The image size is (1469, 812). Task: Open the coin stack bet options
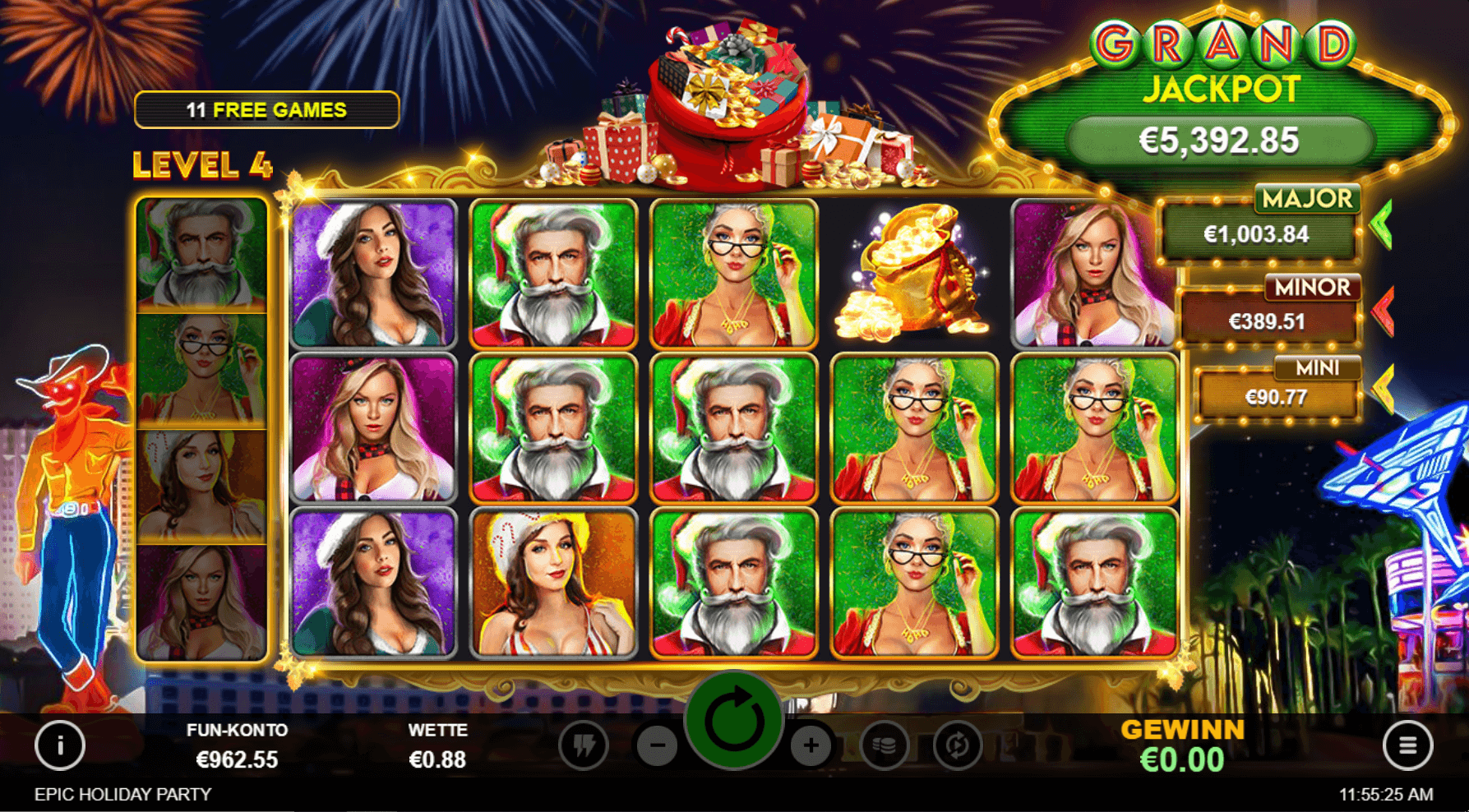(885, 745)
